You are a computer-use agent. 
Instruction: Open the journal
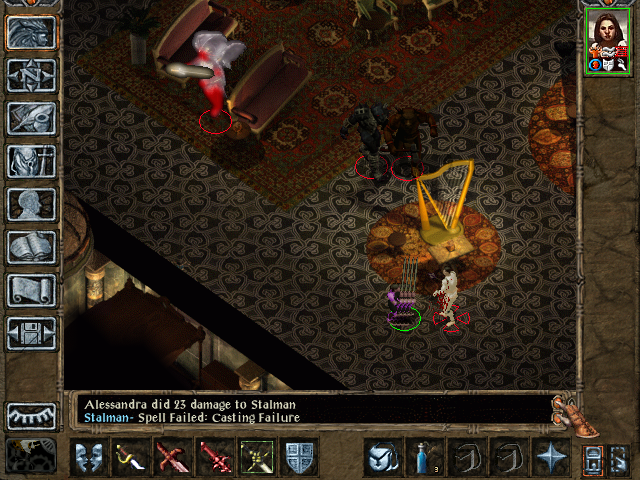[x=32, y=118]
